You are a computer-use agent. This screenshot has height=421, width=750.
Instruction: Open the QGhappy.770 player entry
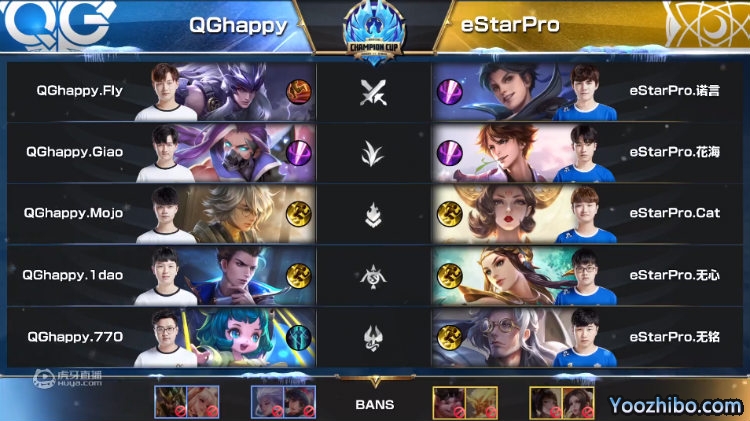160,336
